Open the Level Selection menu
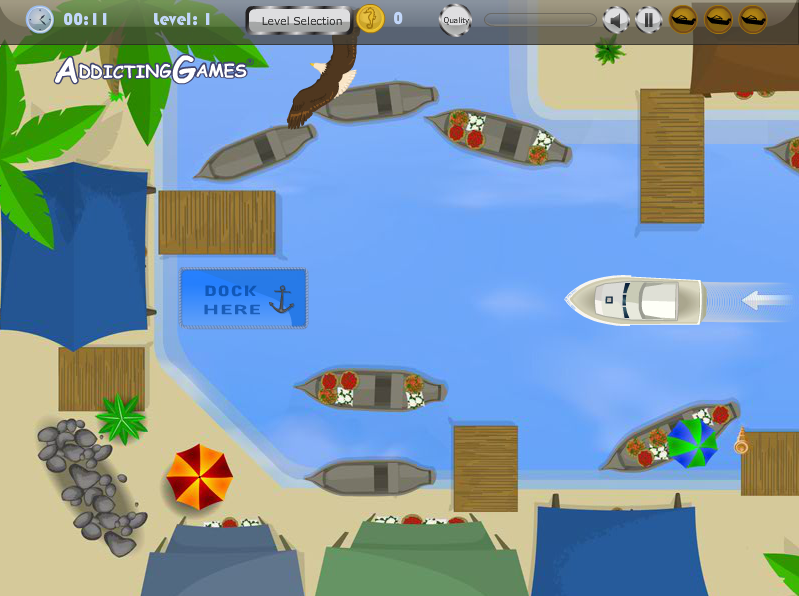Viewport: 799px width, 596px height. tap(301, 20)
